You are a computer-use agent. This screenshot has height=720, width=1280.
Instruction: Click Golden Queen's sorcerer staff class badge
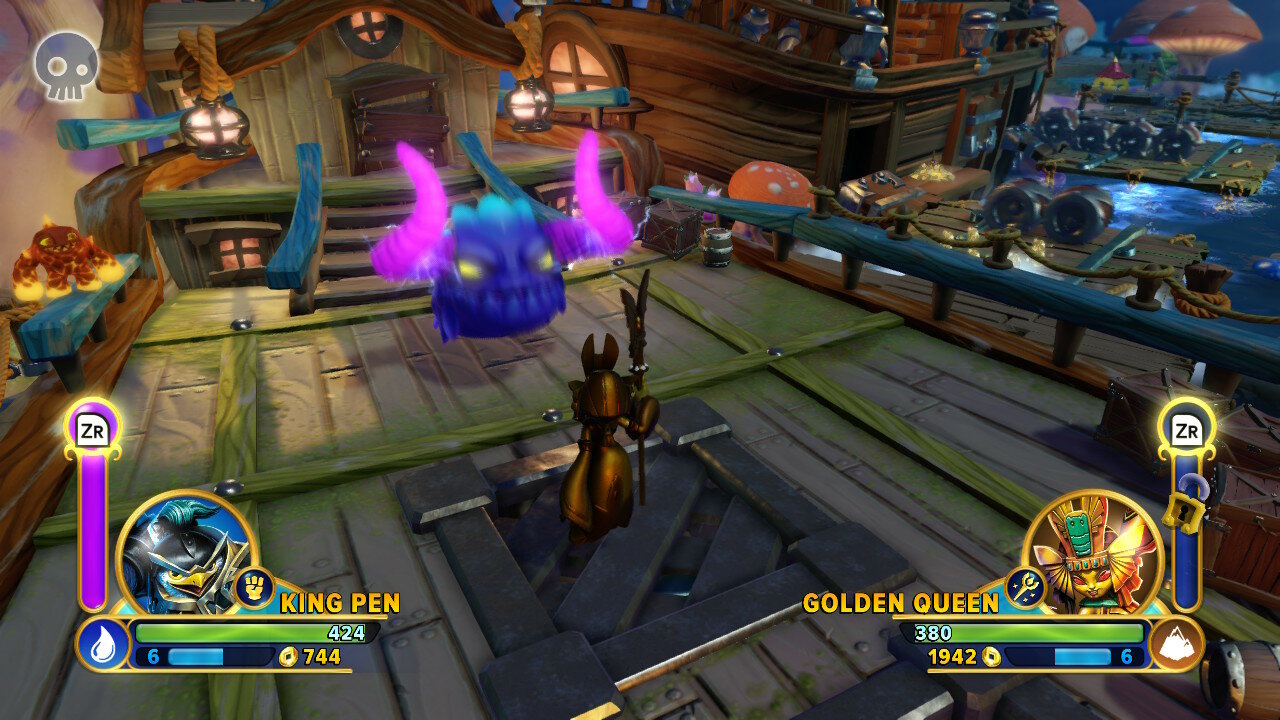tap(1026, 588)
